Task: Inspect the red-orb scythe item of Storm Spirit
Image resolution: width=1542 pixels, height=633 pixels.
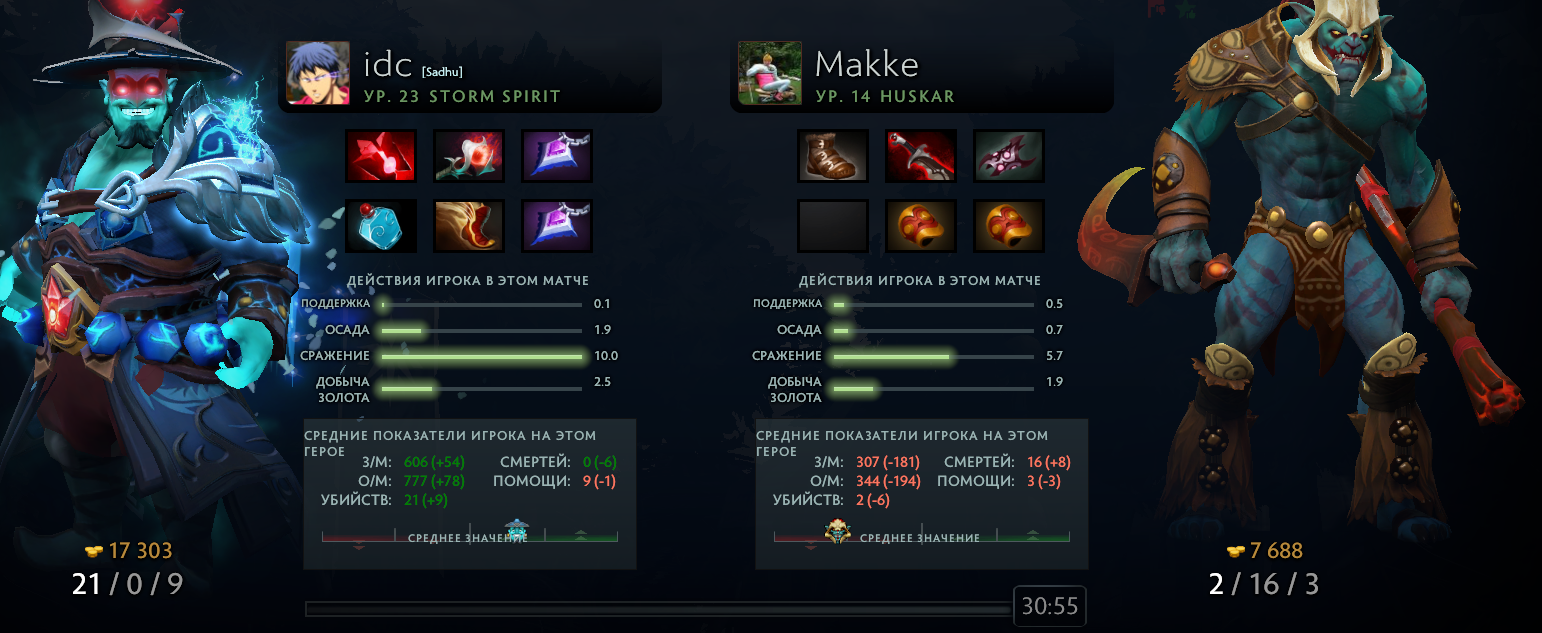Action: click(469, 155)
